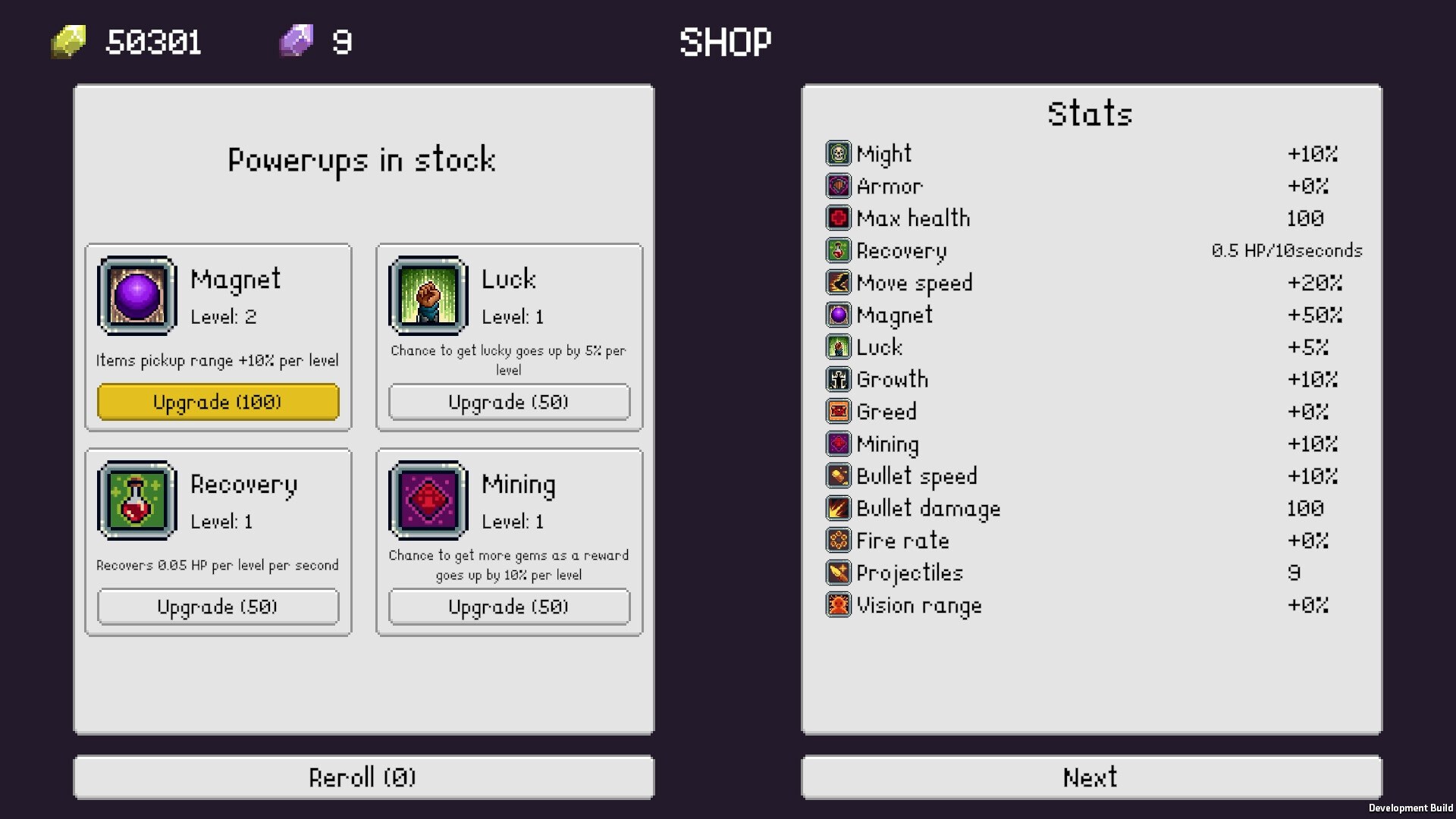
Task: Click the Mining powerup icon
Action: coord(427,500)
